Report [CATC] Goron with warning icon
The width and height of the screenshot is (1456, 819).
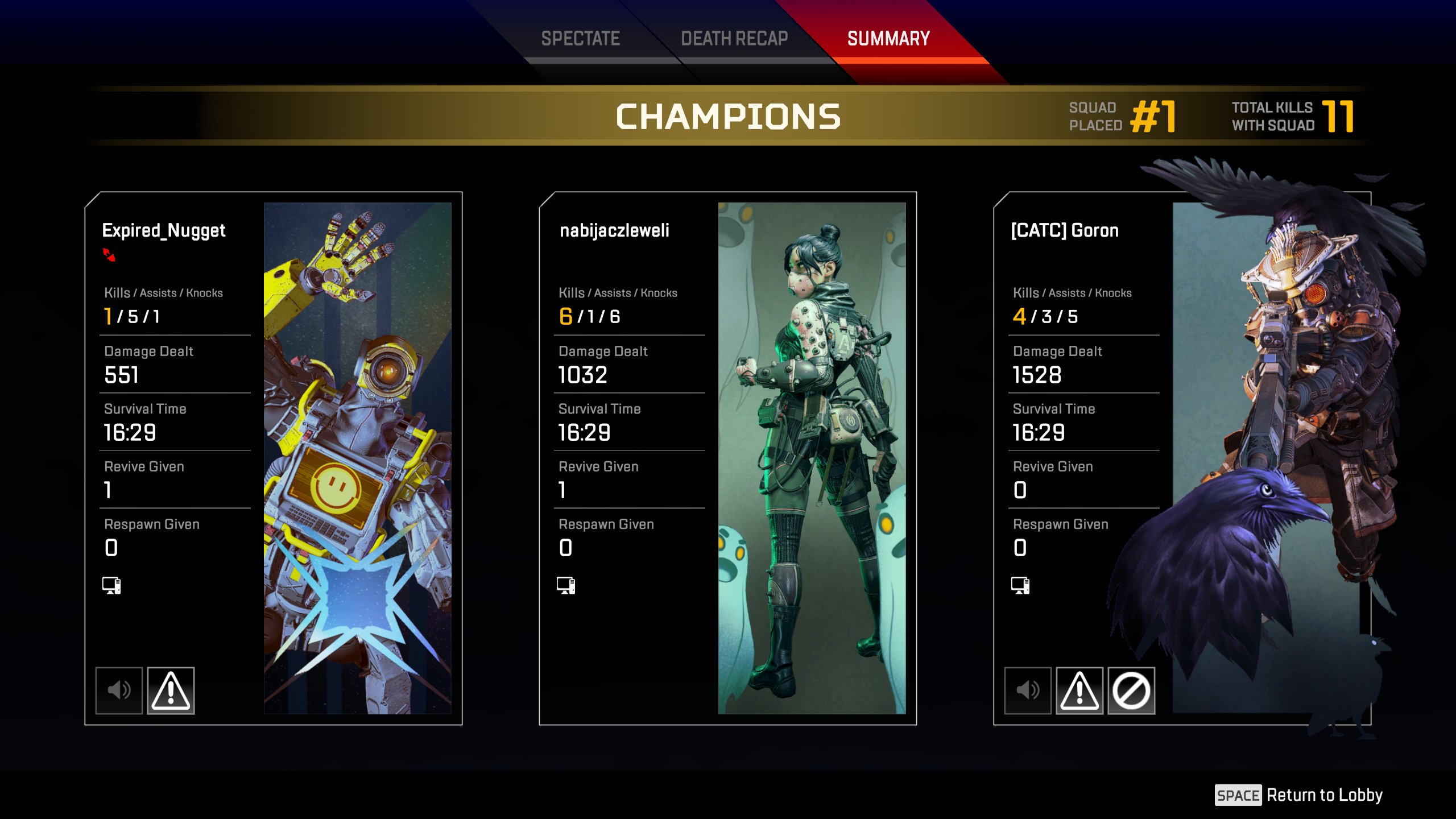click(1079, 690)
